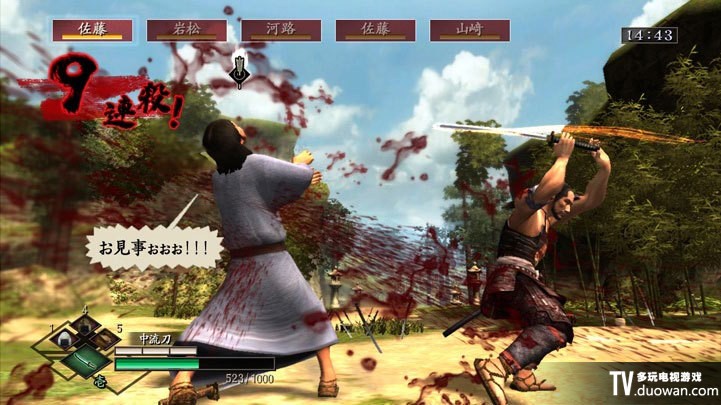The image size is (721, 405).
Task: Select the highlighted 佐藤 name plate
Action: pos(92,30)
